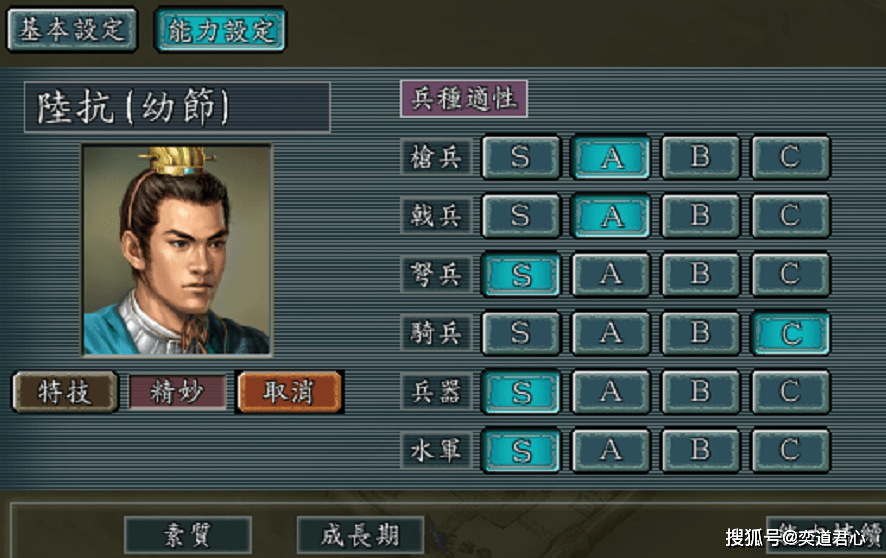This screenshot has height=558, width=886.
Task: Select S rank for 戟兵
Action: point(520,215)
